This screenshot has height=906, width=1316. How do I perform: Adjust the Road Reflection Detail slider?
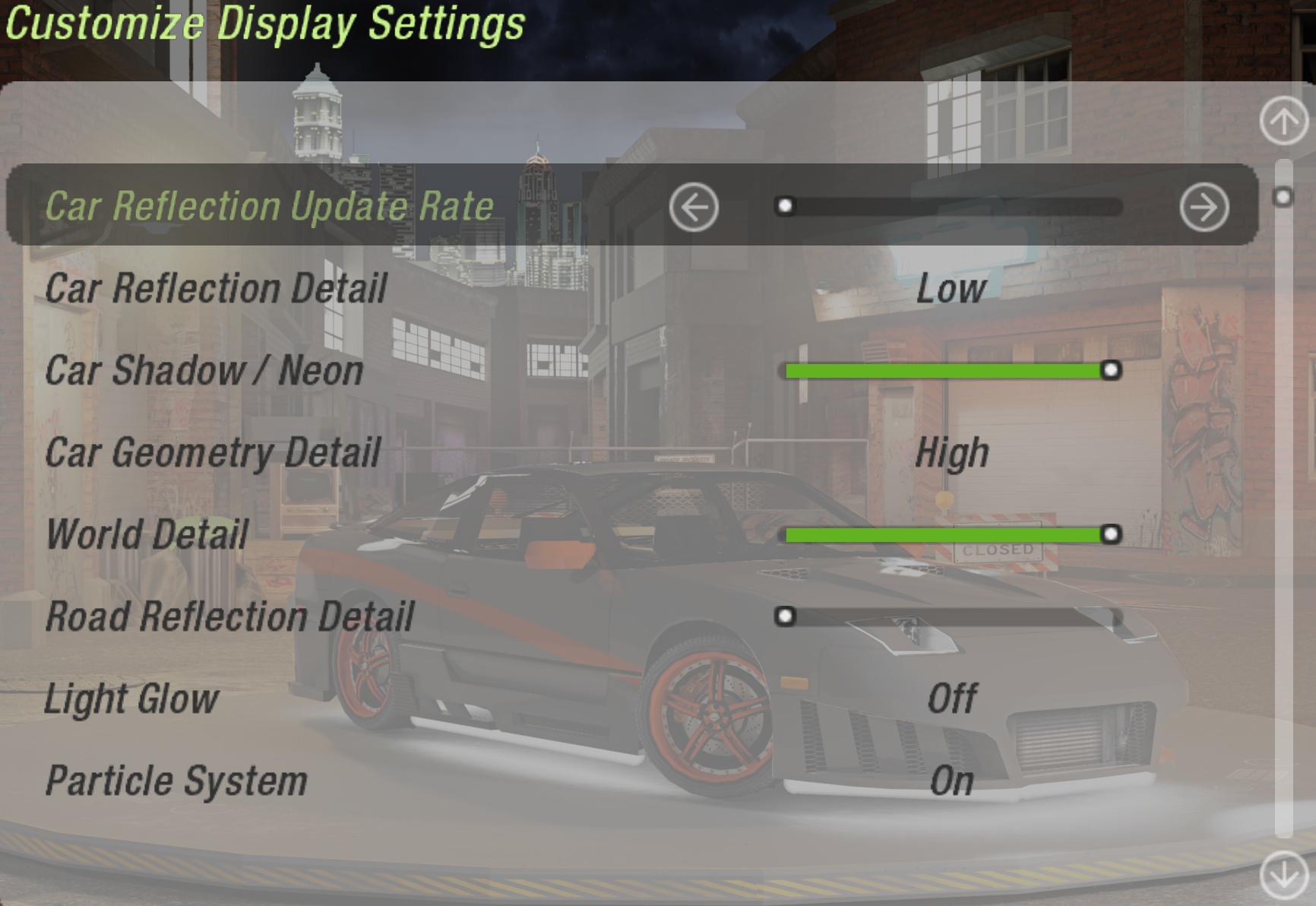tap(948, 616)
